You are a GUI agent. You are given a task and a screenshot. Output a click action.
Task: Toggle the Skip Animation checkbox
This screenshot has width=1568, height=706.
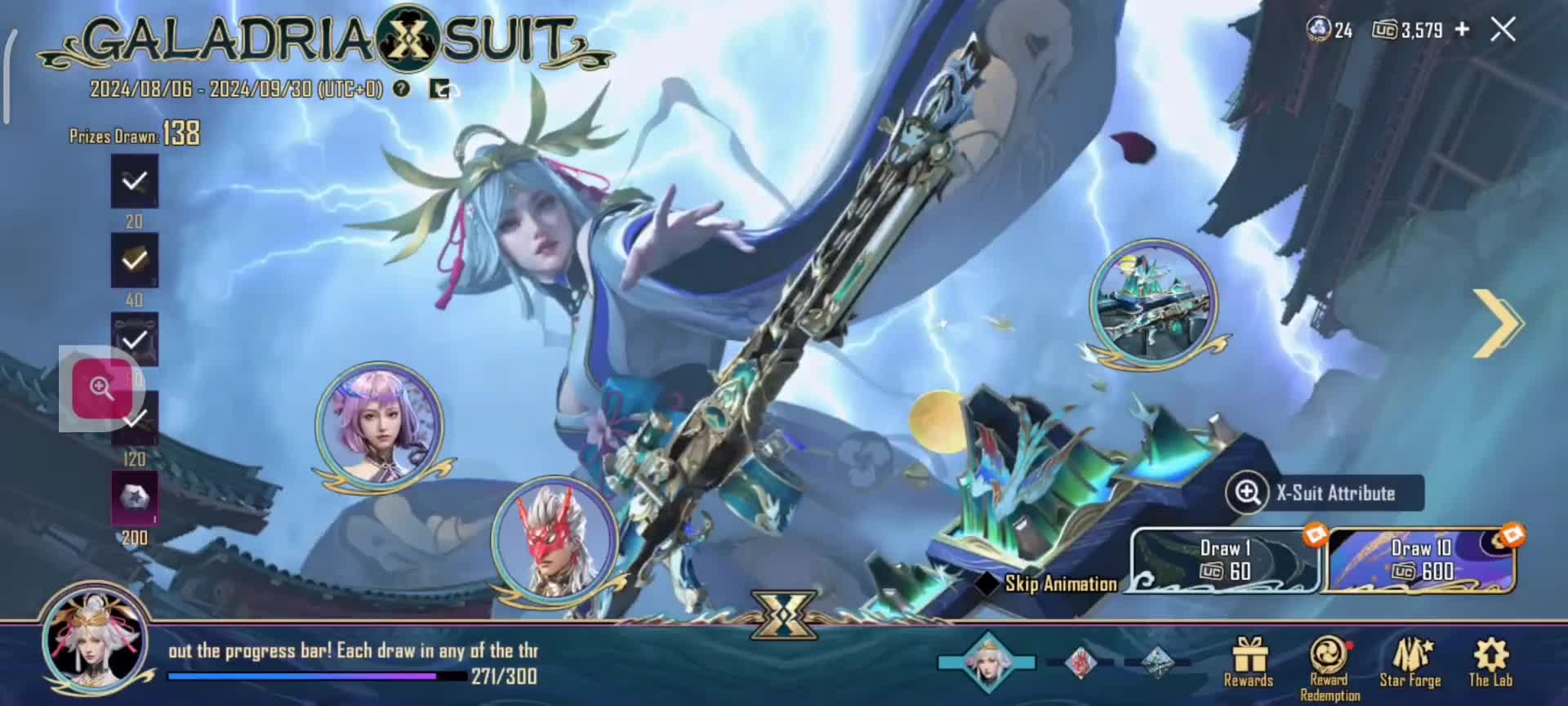pyautogui.click(x=987, y=583)
